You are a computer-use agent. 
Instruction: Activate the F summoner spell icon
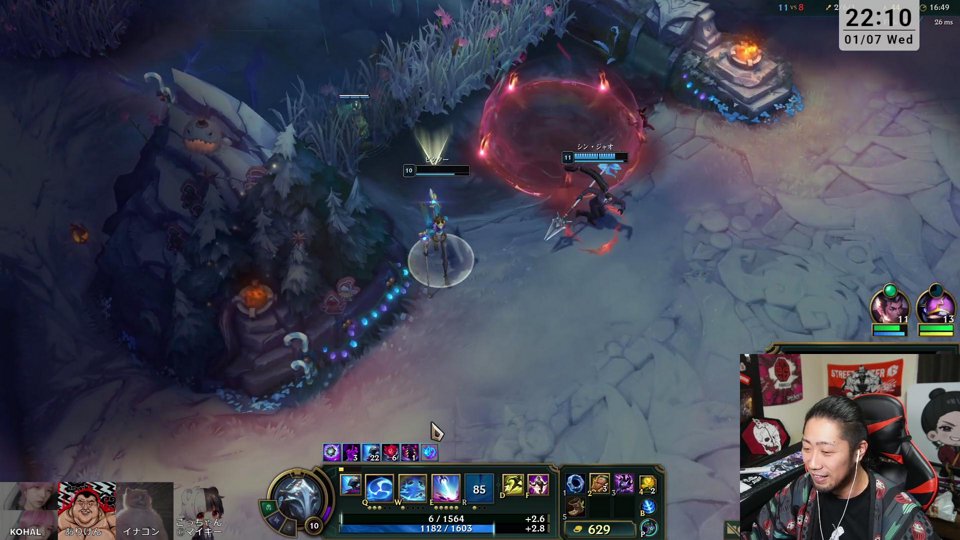pyautogui.click(x=538, y=485)
